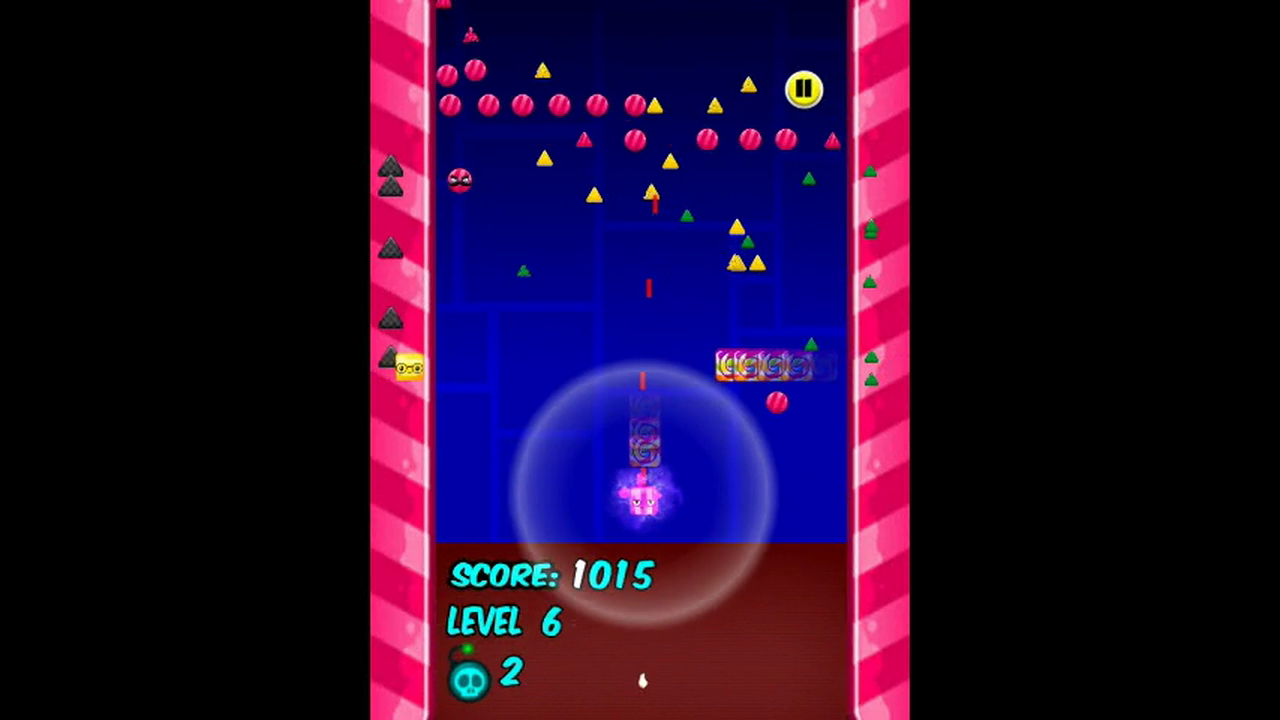Tap the yellow triangle near the pause button
Image resolution: width=1280 pixels, height=720 pixels.
[x=748, y=87]
